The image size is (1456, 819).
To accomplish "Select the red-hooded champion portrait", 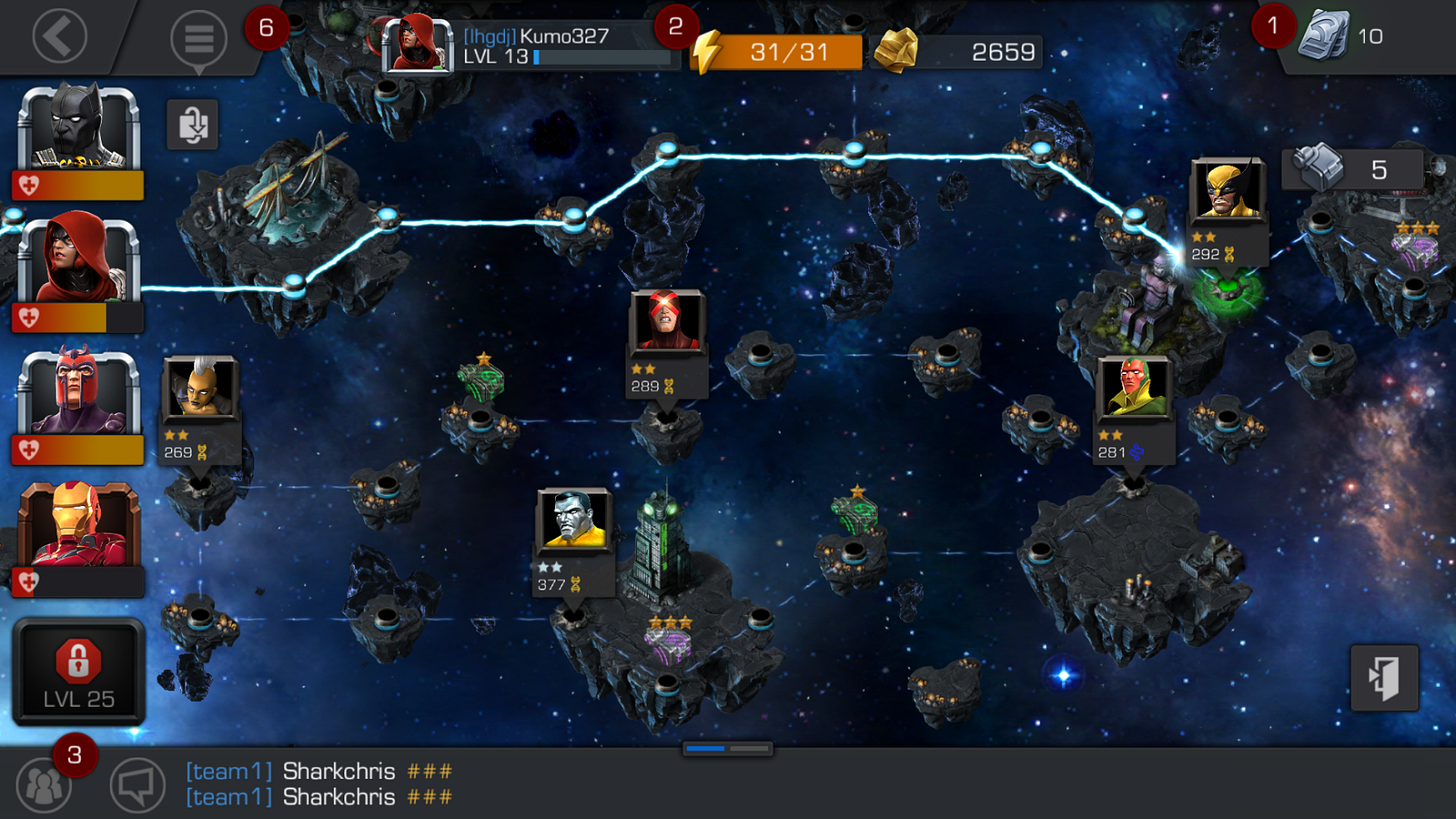I will click(x=78, y=262).
